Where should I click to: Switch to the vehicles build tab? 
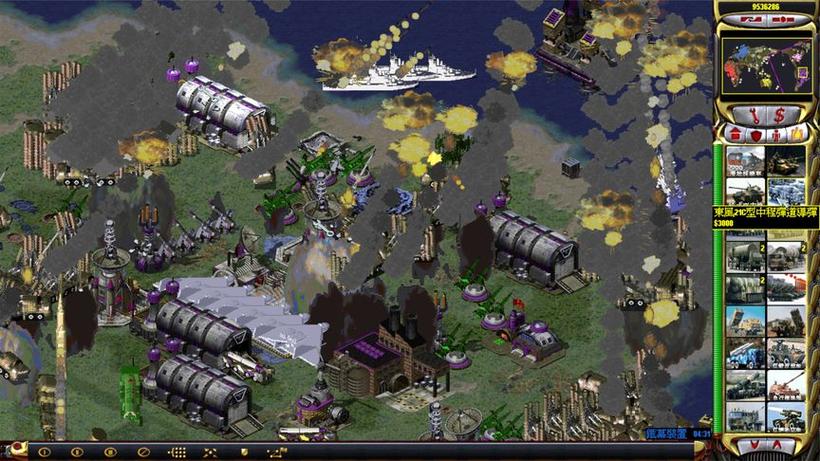click(798, 134)
